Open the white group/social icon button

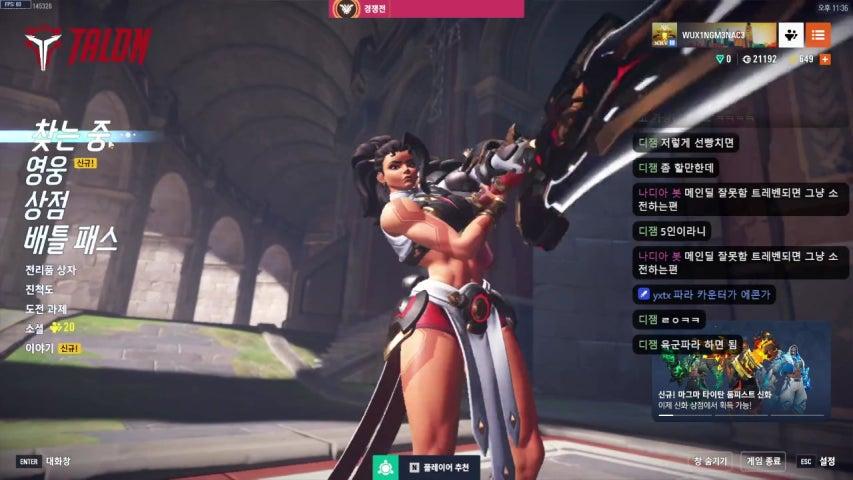pos(791,35)
